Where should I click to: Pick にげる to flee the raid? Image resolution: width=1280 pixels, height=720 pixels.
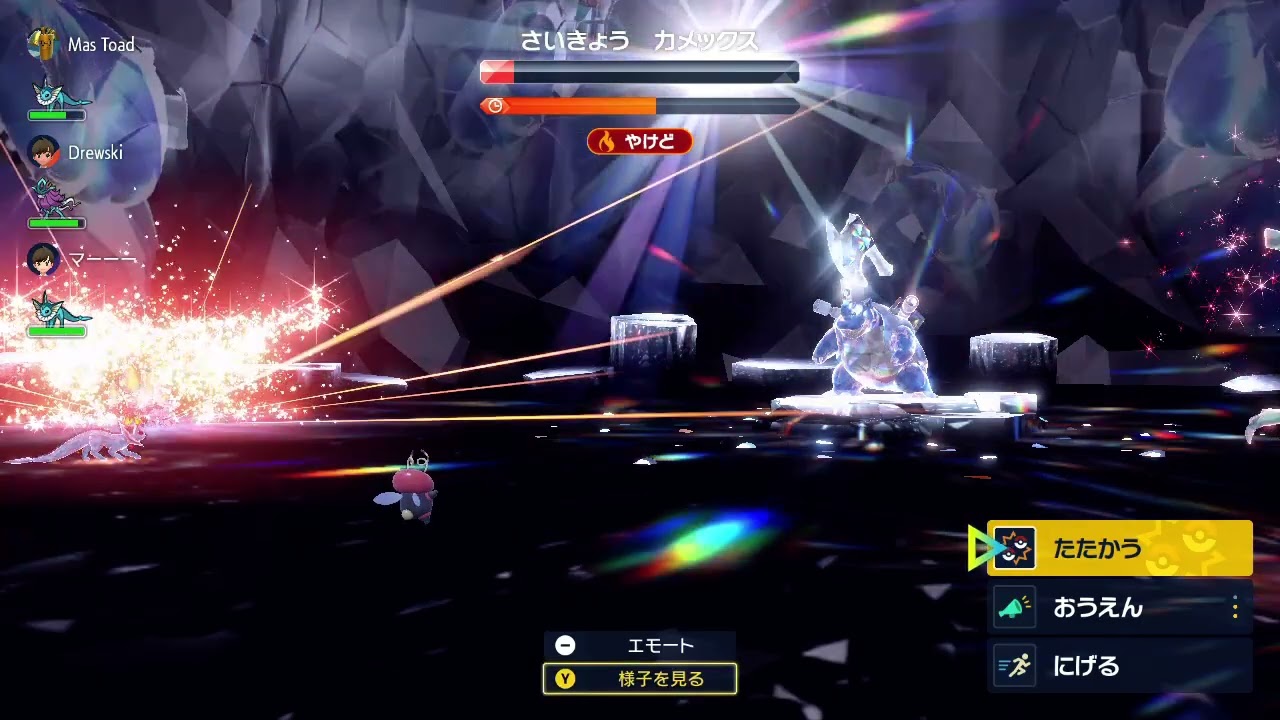click(x=1118, y=666)
